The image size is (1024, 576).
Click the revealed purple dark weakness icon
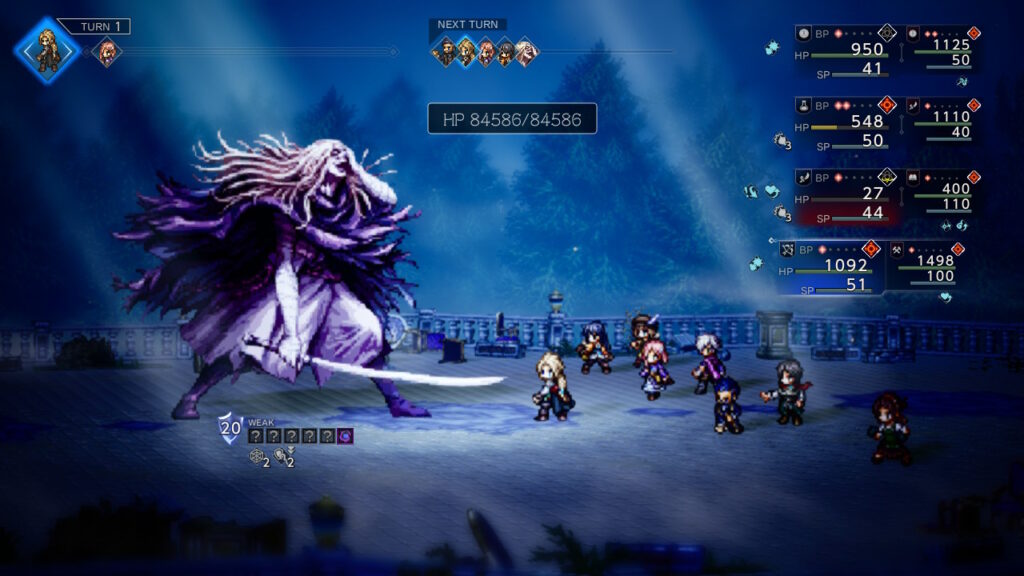(345, 435)
